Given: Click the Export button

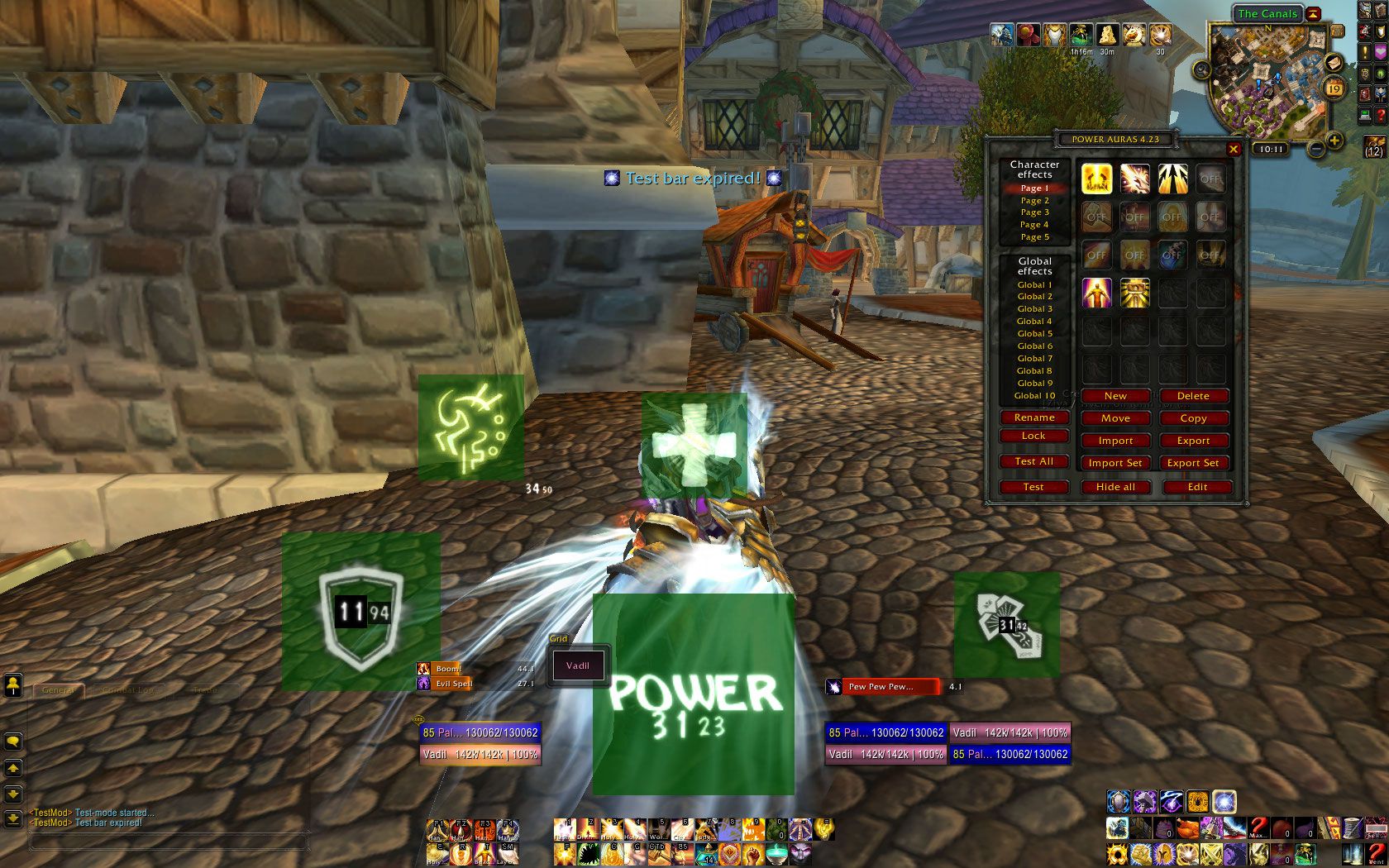Looking at the screenshot, I should click(1192, 441).
